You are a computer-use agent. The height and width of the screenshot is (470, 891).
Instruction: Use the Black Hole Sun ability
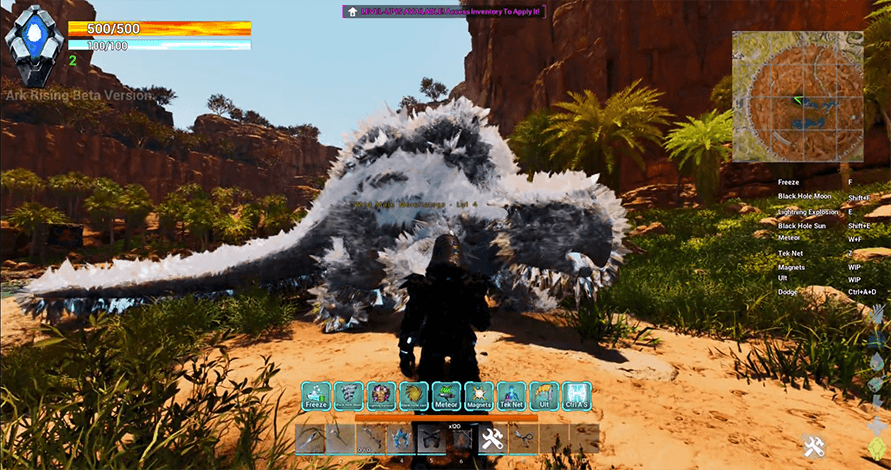(414, 397)
